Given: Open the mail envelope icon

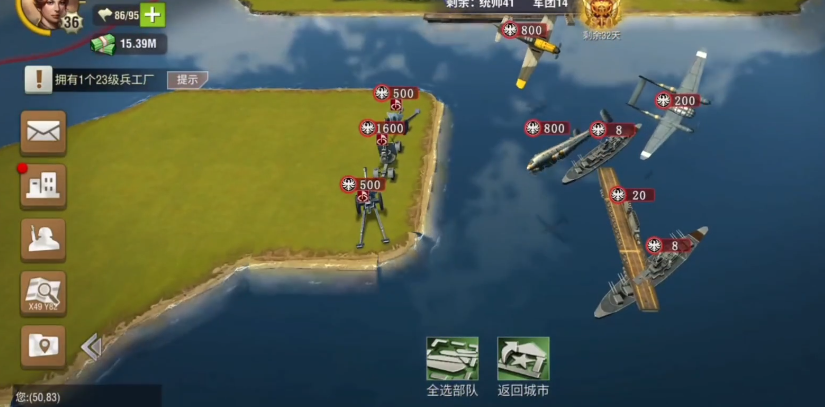Looking at the screenshot, I should click(44, 132).
